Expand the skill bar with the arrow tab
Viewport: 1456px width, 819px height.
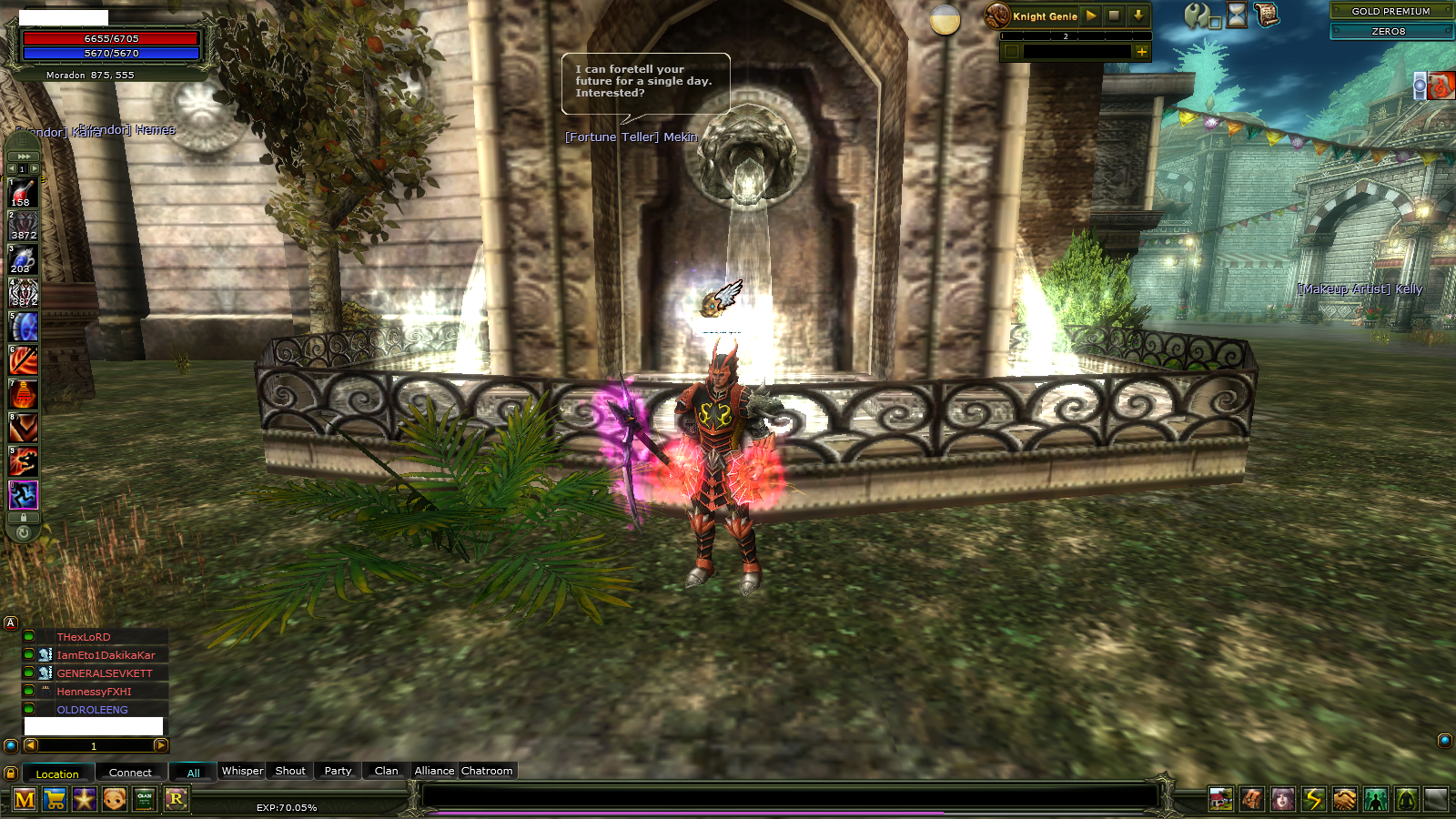pyautogui.click(x=22, y=157)
